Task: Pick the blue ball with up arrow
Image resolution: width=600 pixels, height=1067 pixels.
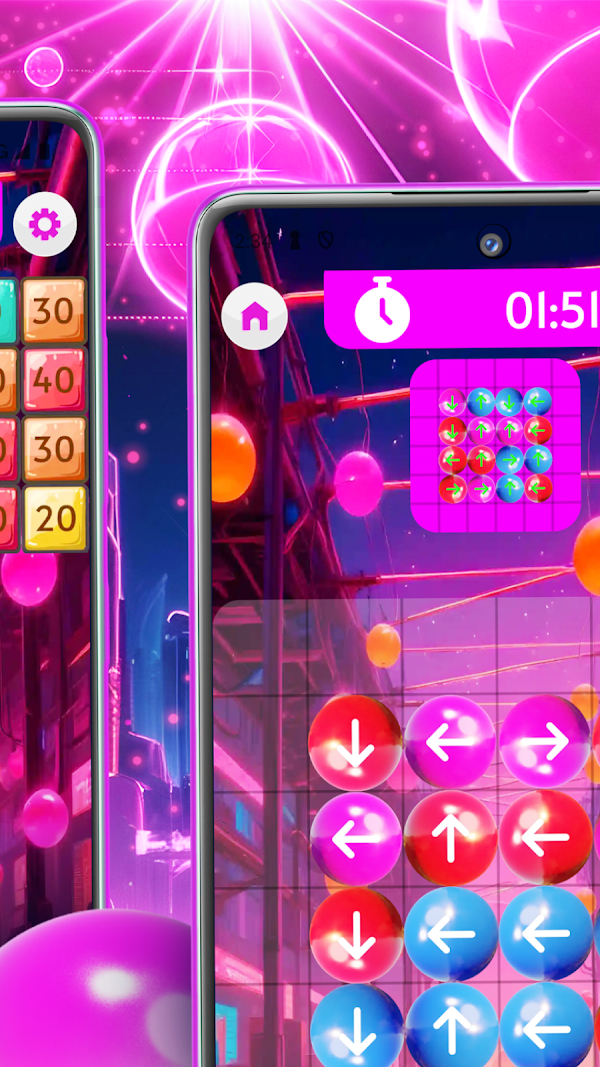Action: pos(450,1028)
